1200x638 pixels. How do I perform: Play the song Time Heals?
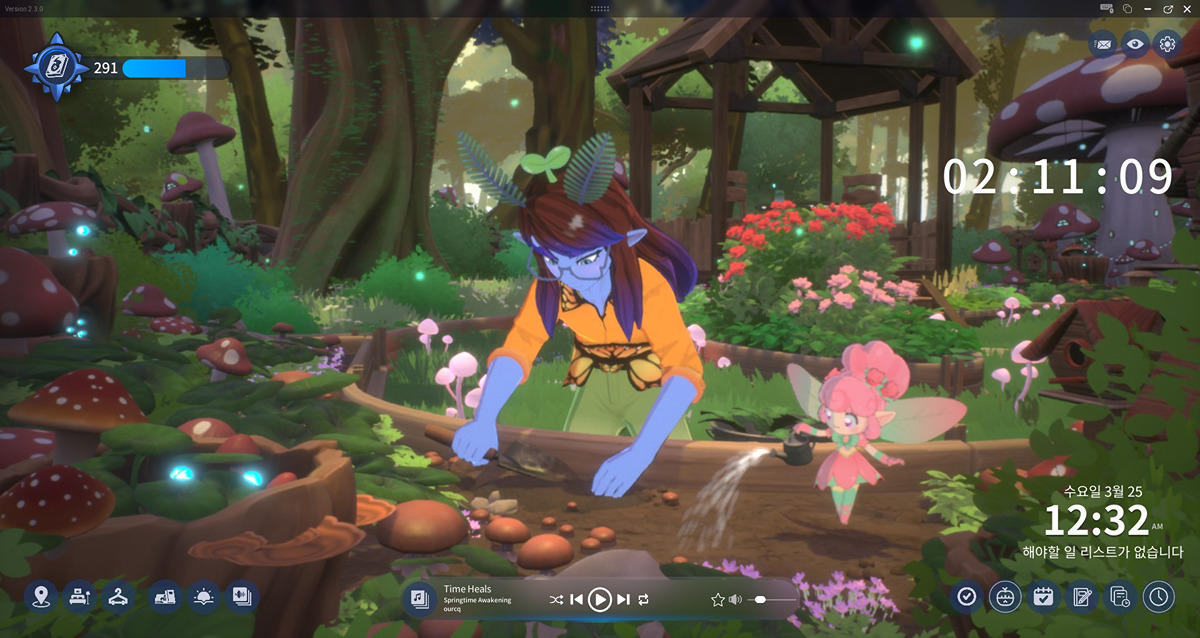point(599,599)
